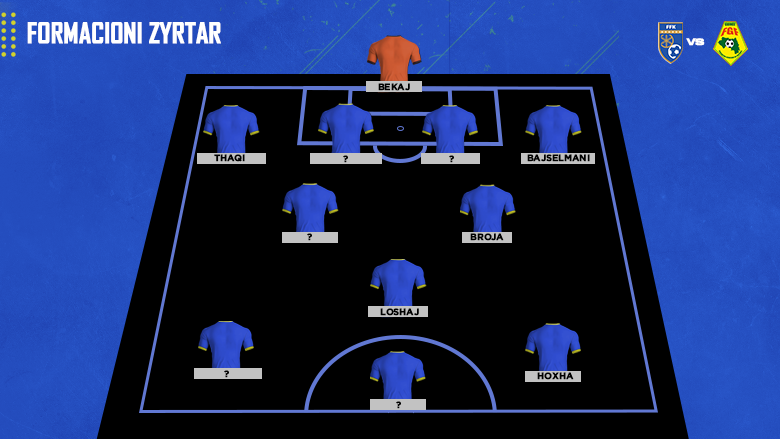Choose the Hoxha player shirt
Image resolution: width=780 pixels, height=439 pixels.
click(x=553, y=346)
